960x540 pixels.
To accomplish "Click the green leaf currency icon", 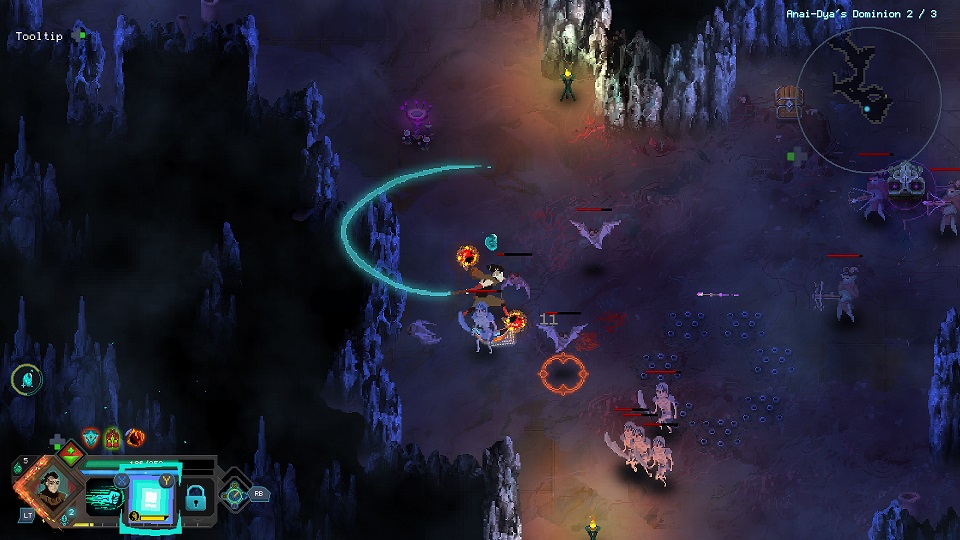I will point(17,466).
